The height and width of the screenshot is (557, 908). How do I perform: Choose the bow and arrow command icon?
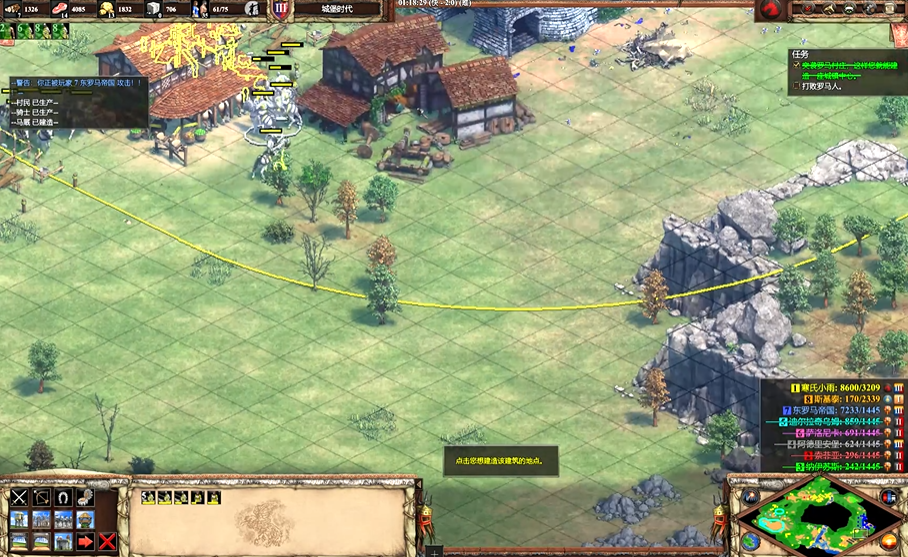(x=41, y=497)
